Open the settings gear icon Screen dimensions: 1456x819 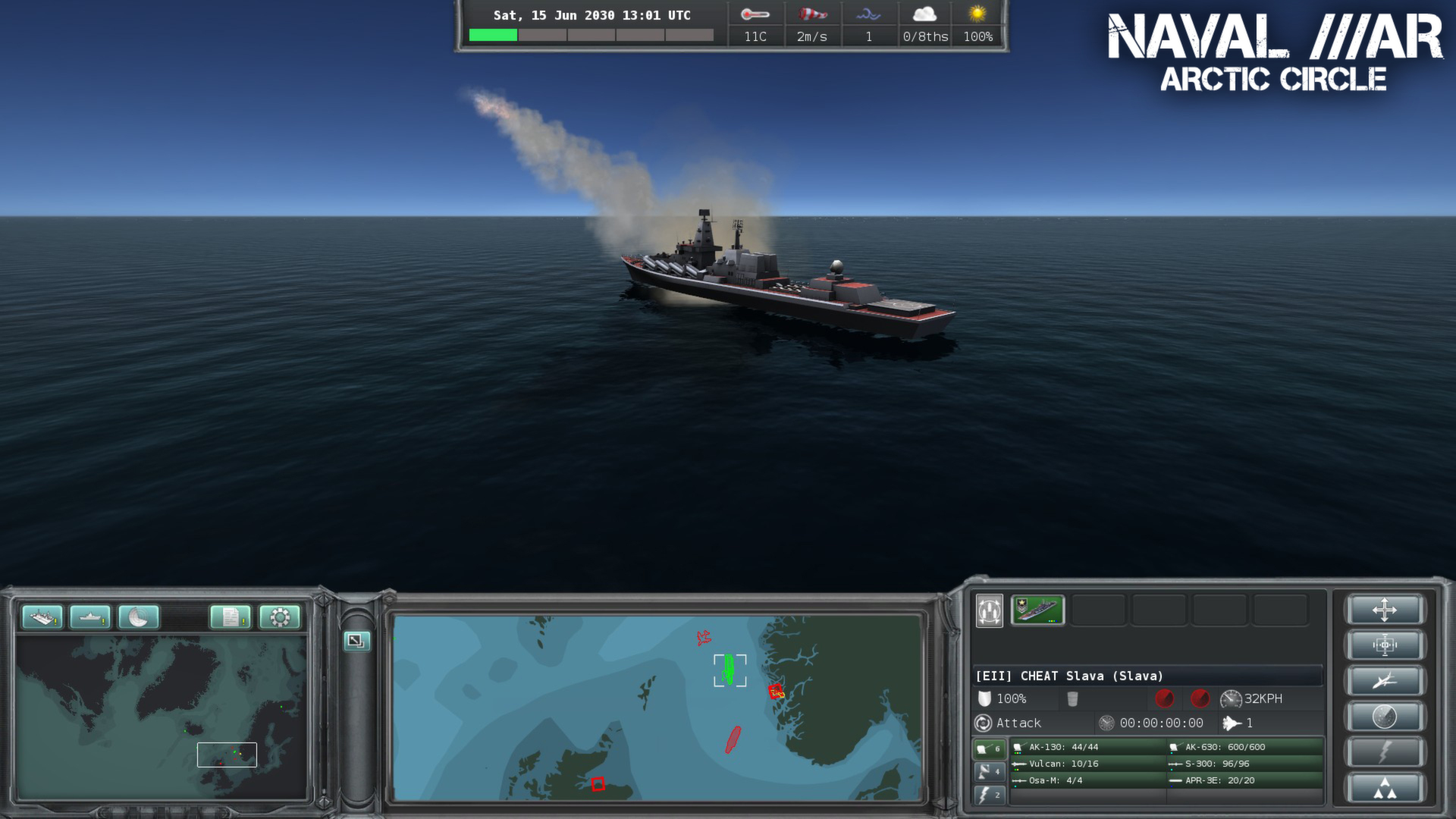point(281,618)
